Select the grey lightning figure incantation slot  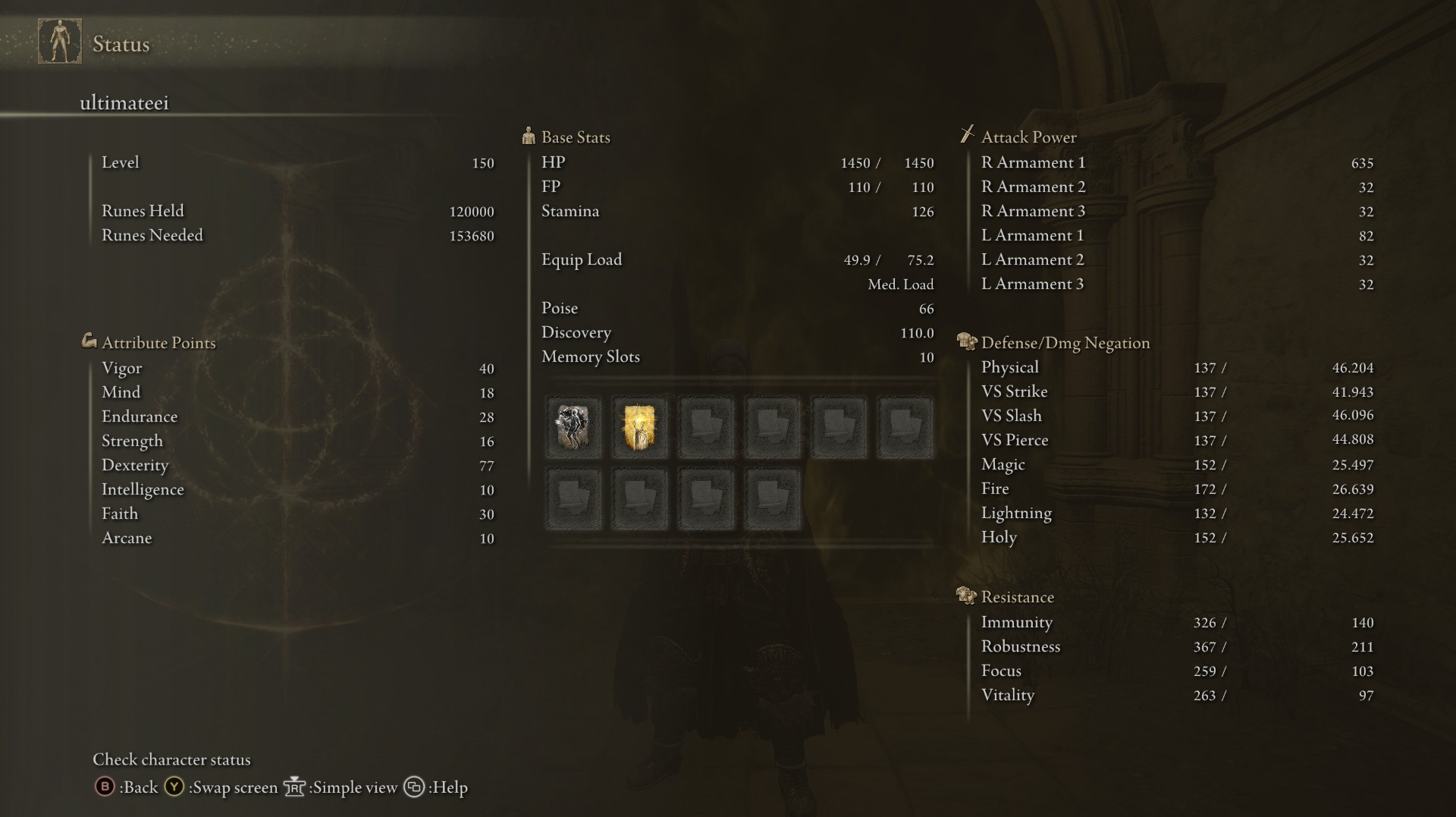[x=573, y=428]
